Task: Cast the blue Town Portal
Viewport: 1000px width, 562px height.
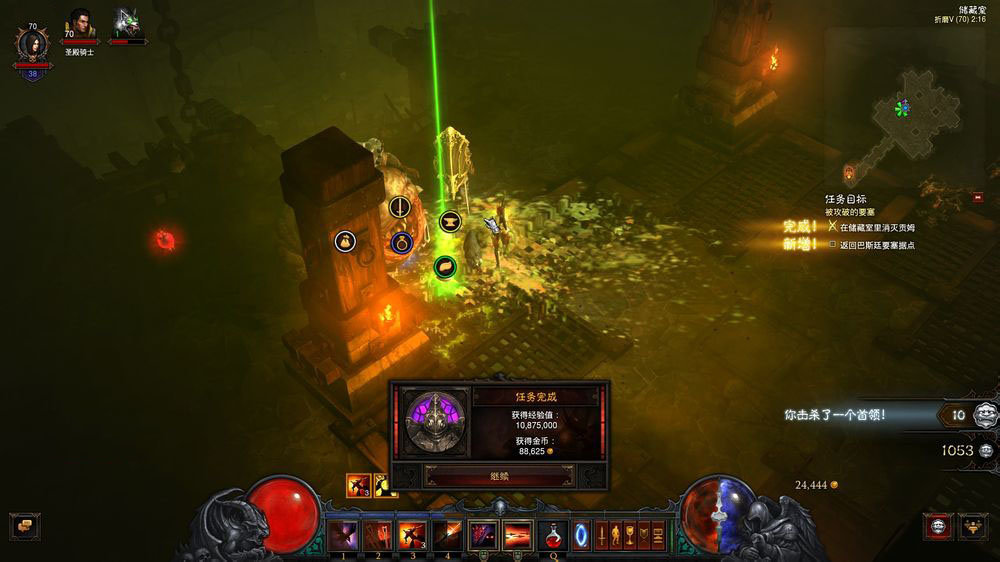Action: (x=581, y=536)
